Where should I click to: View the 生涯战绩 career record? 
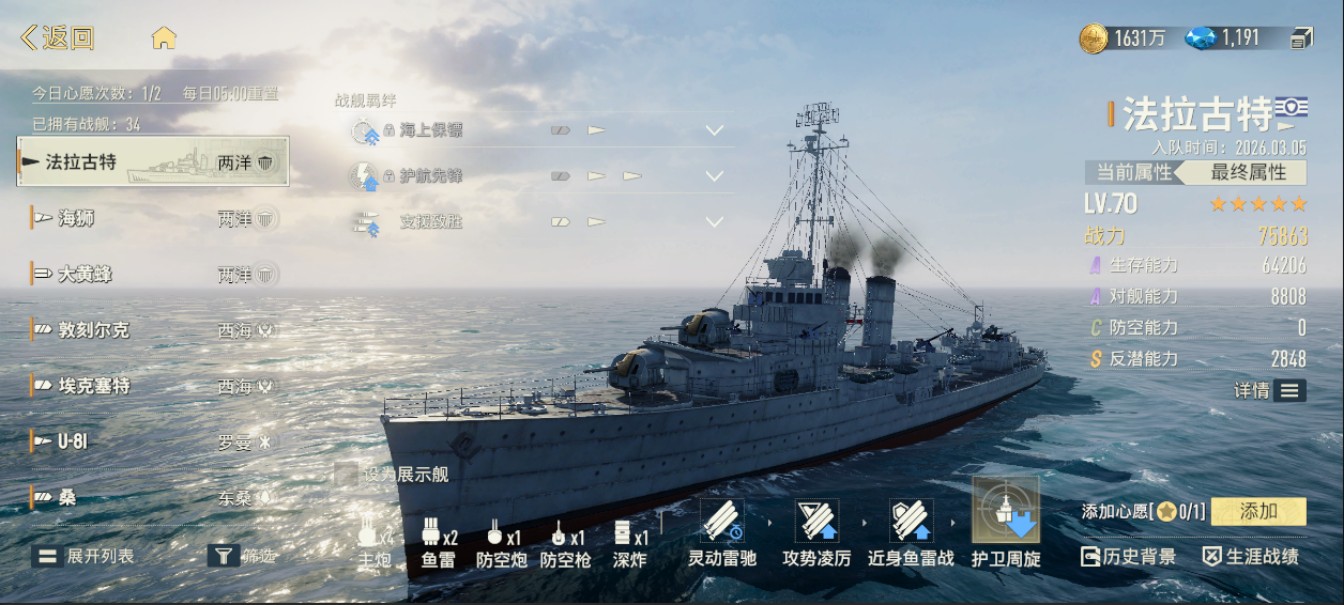click(1250, 557)
